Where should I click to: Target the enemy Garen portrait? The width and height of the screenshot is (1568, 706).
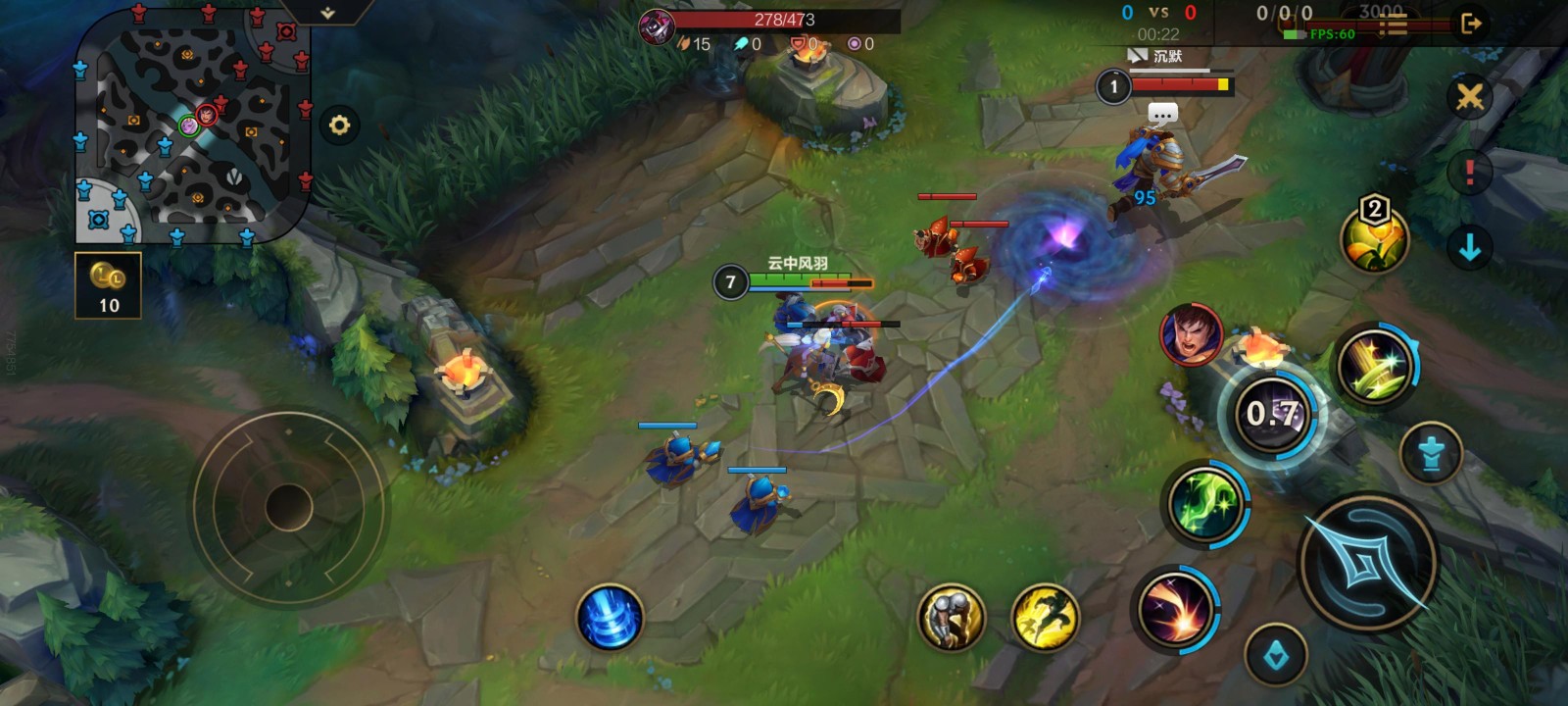click(x=1191, y=334)
